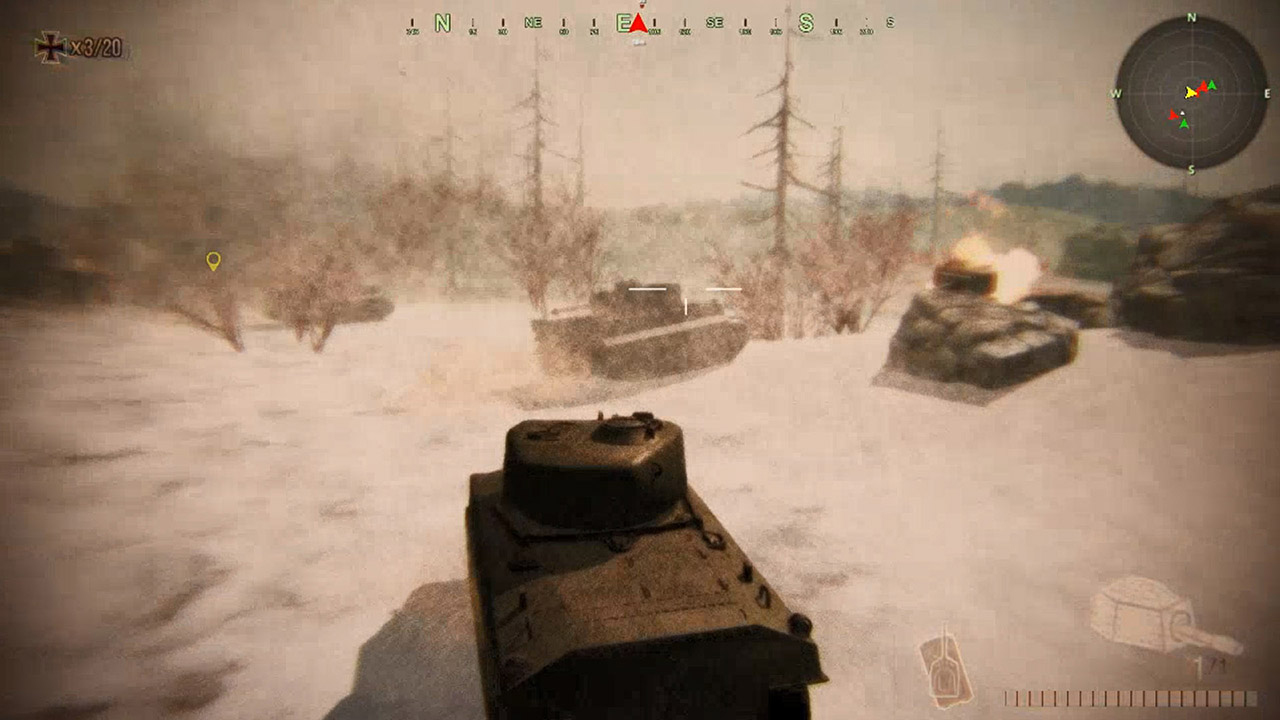The image size is (1280, 720).
Task: Click the yellow waypoint marker on the hillside
Action: [x=213, y=260]
